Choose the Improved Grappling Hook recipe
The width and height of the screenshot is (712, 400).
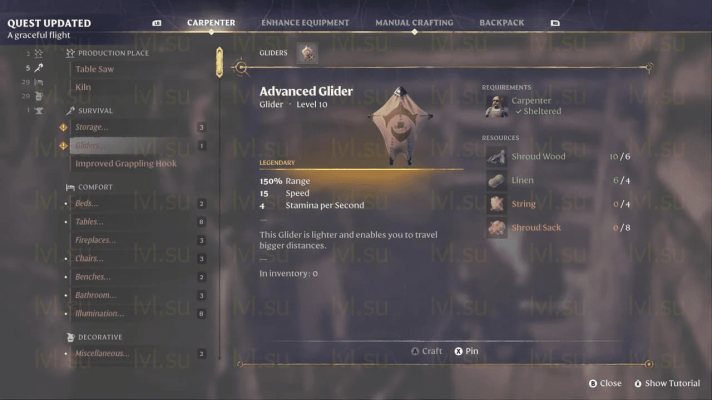125,163
